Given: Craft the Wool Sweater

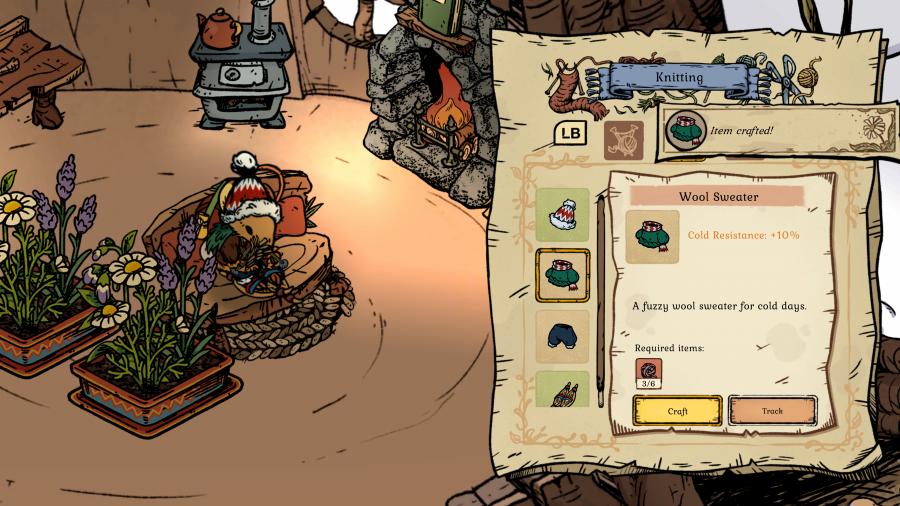Looking at the screenshot, I should [x=677, y=410].
